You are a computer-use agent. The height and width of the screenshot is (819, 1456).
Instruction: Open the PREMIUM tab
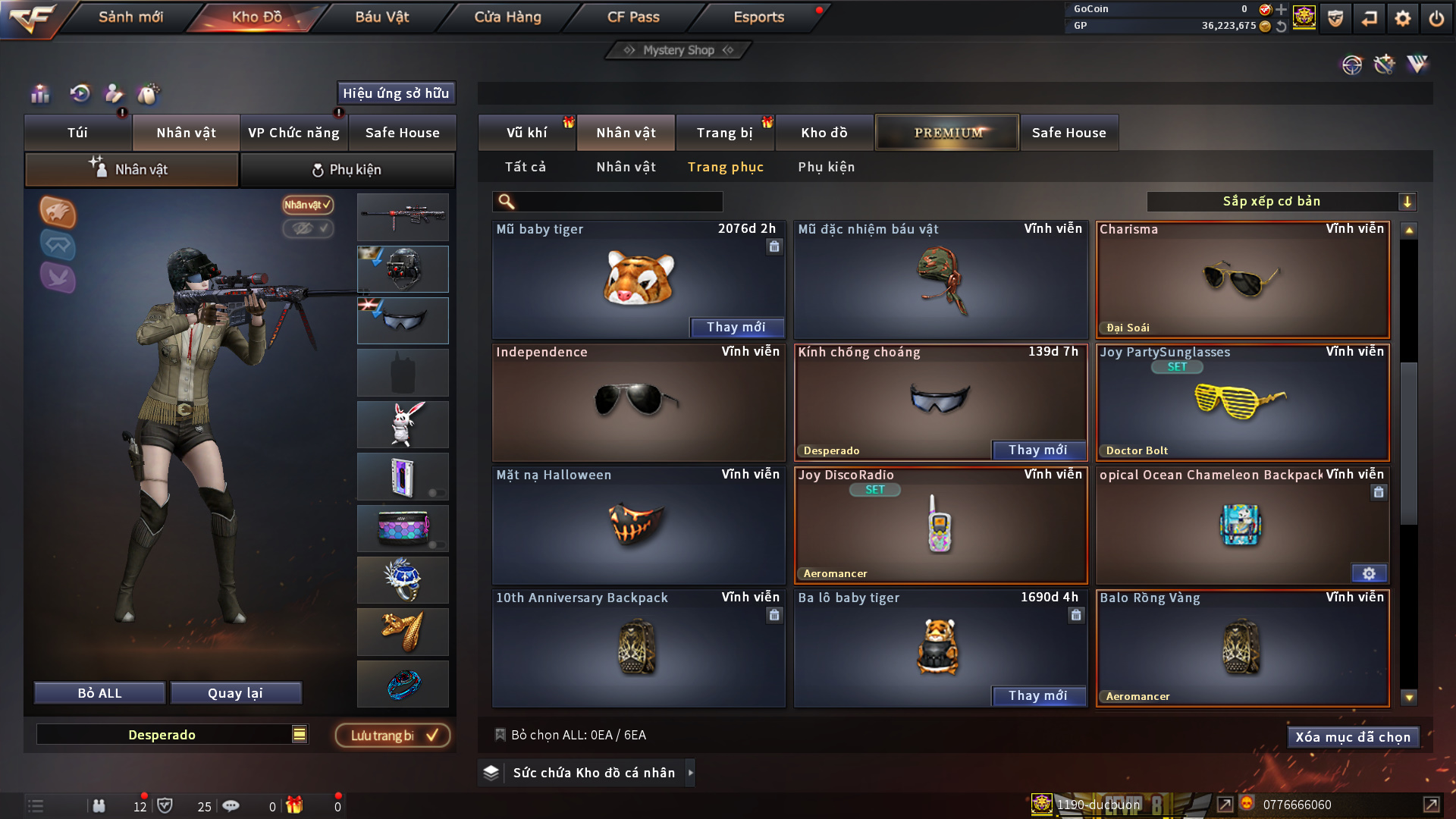(947, 133)
